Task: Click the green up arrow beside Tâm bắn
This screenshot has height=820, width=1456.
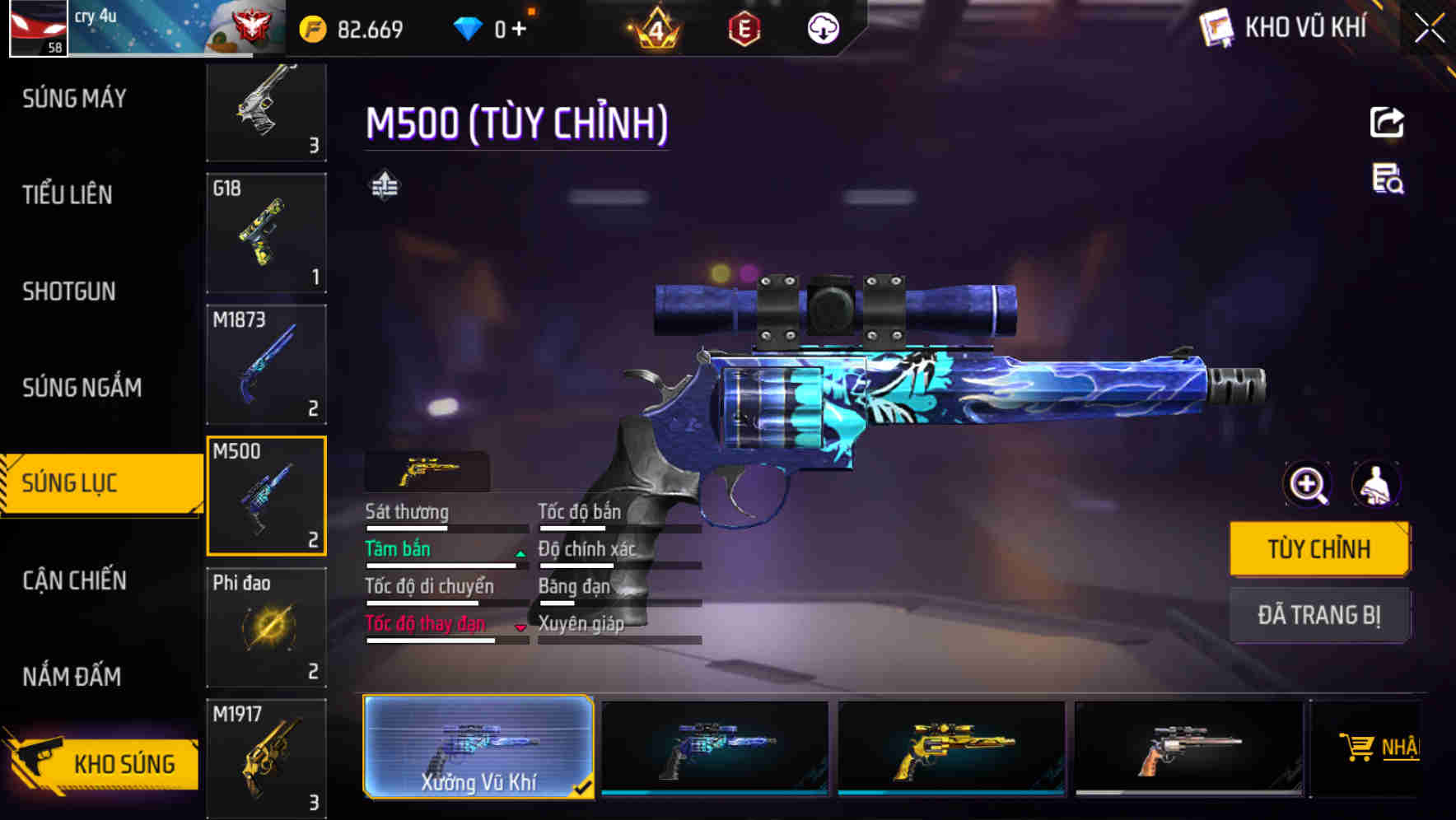Action: tap(520, 554)
